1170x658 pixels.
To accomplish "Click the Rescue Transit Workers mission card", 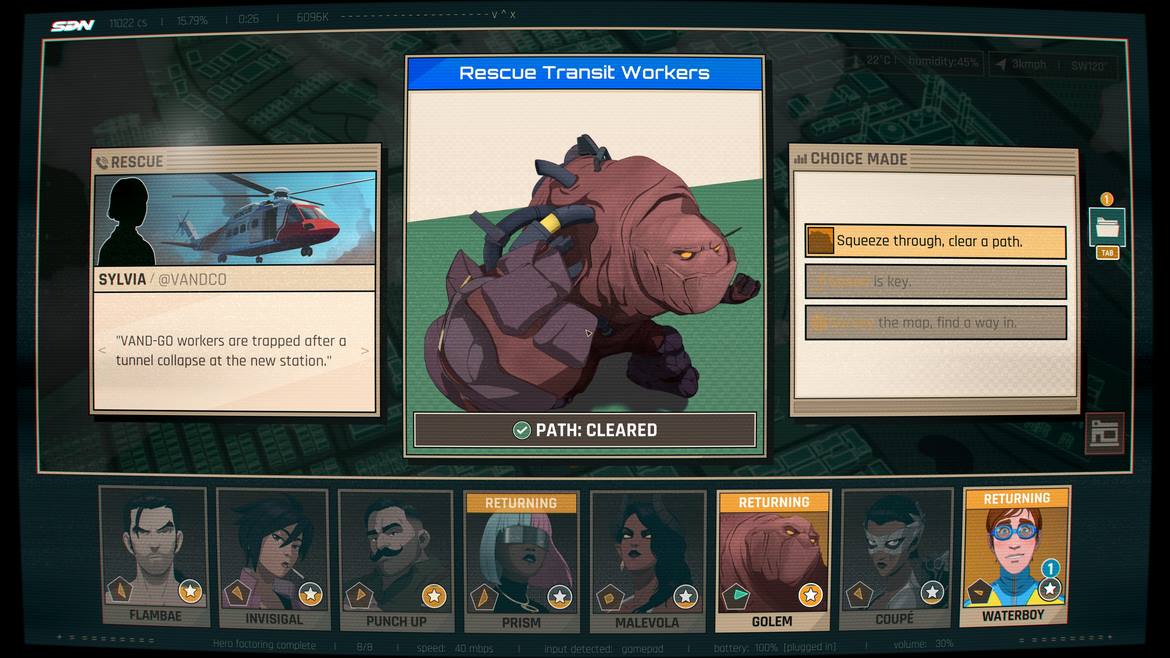I will click(x=585, y=250).
